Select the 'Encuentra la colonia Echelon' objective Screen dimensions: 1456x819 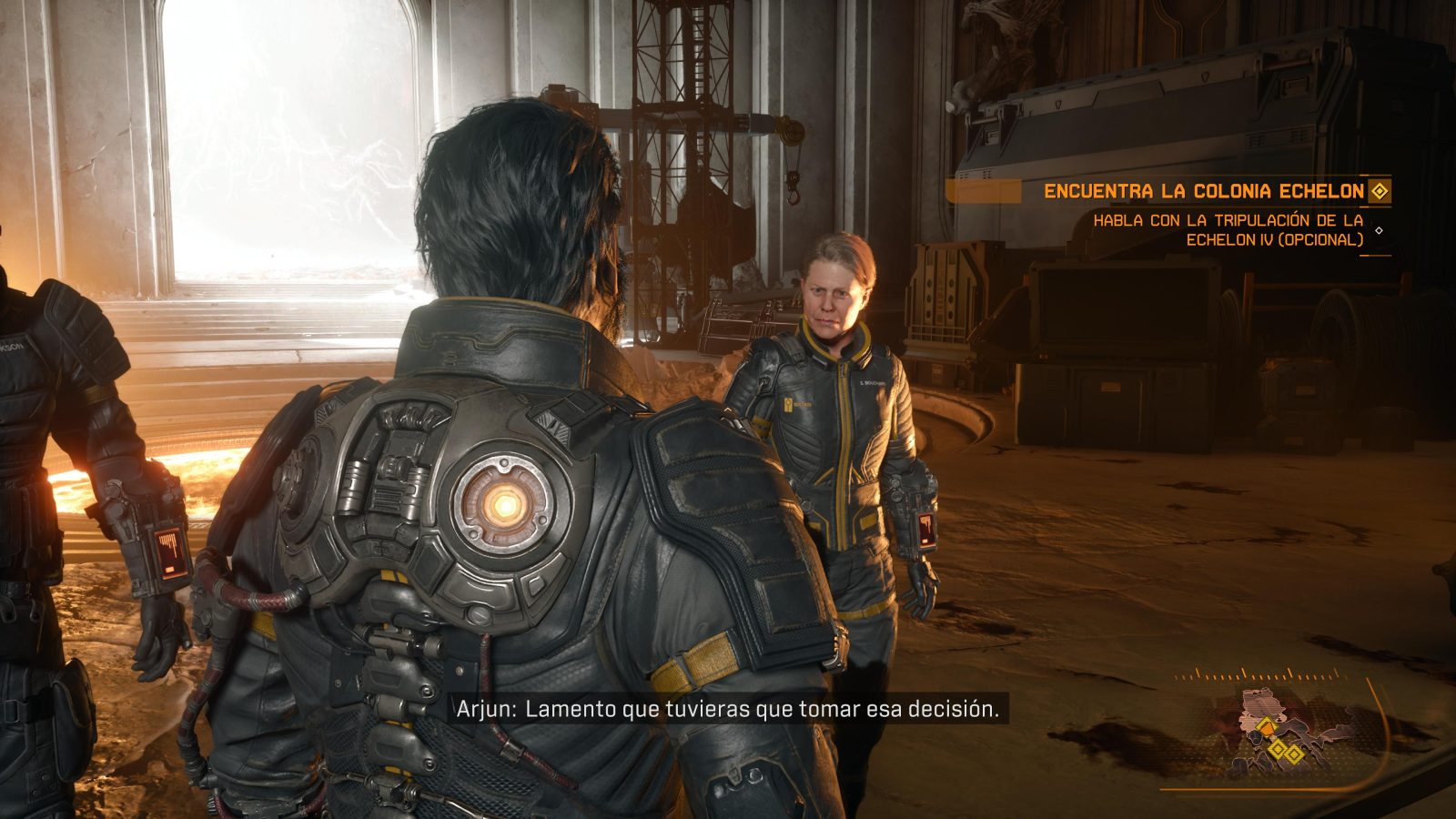coord(1203,191)
